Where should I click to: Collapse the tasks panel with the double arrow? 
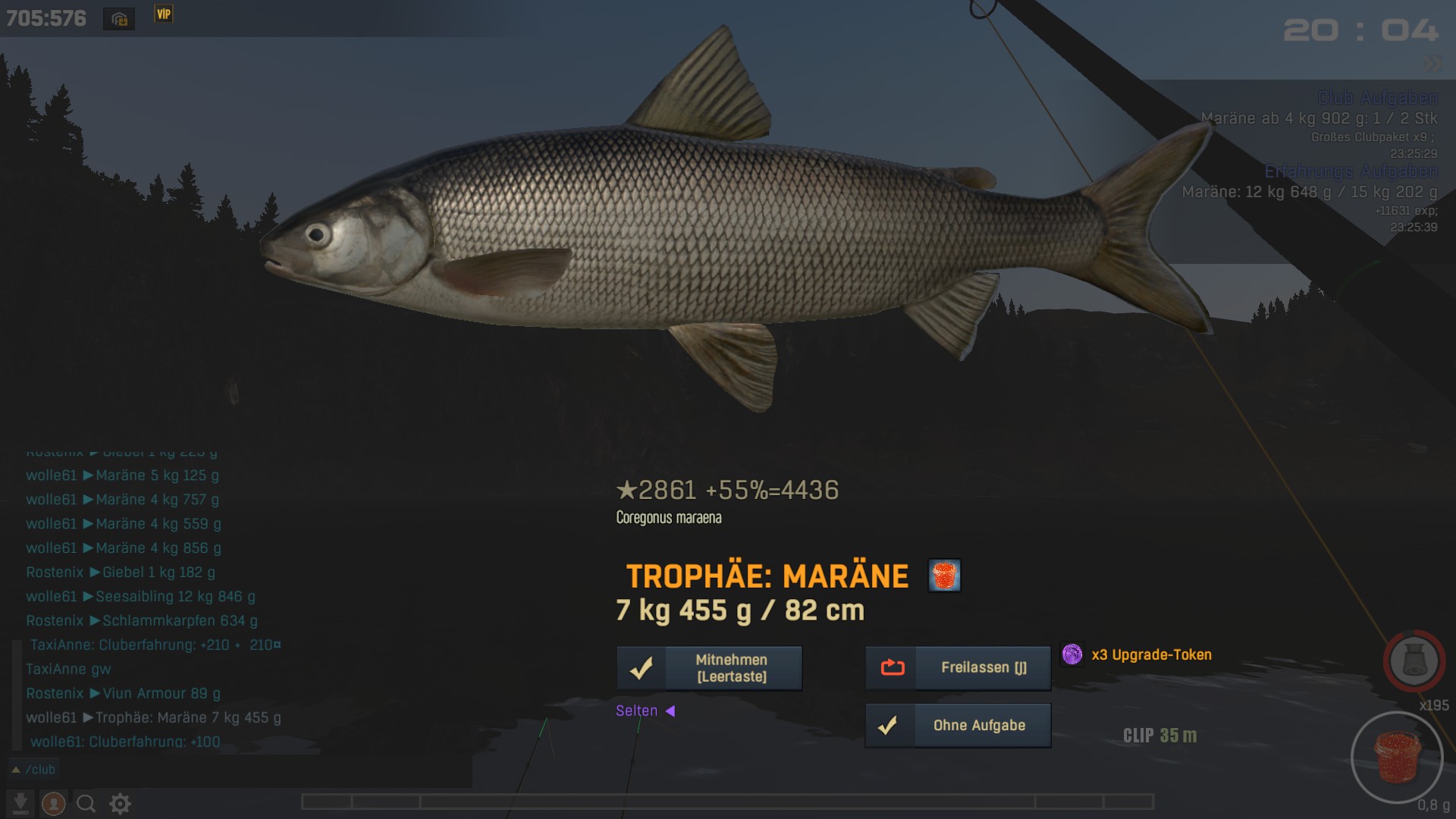tap(1432, 64)
